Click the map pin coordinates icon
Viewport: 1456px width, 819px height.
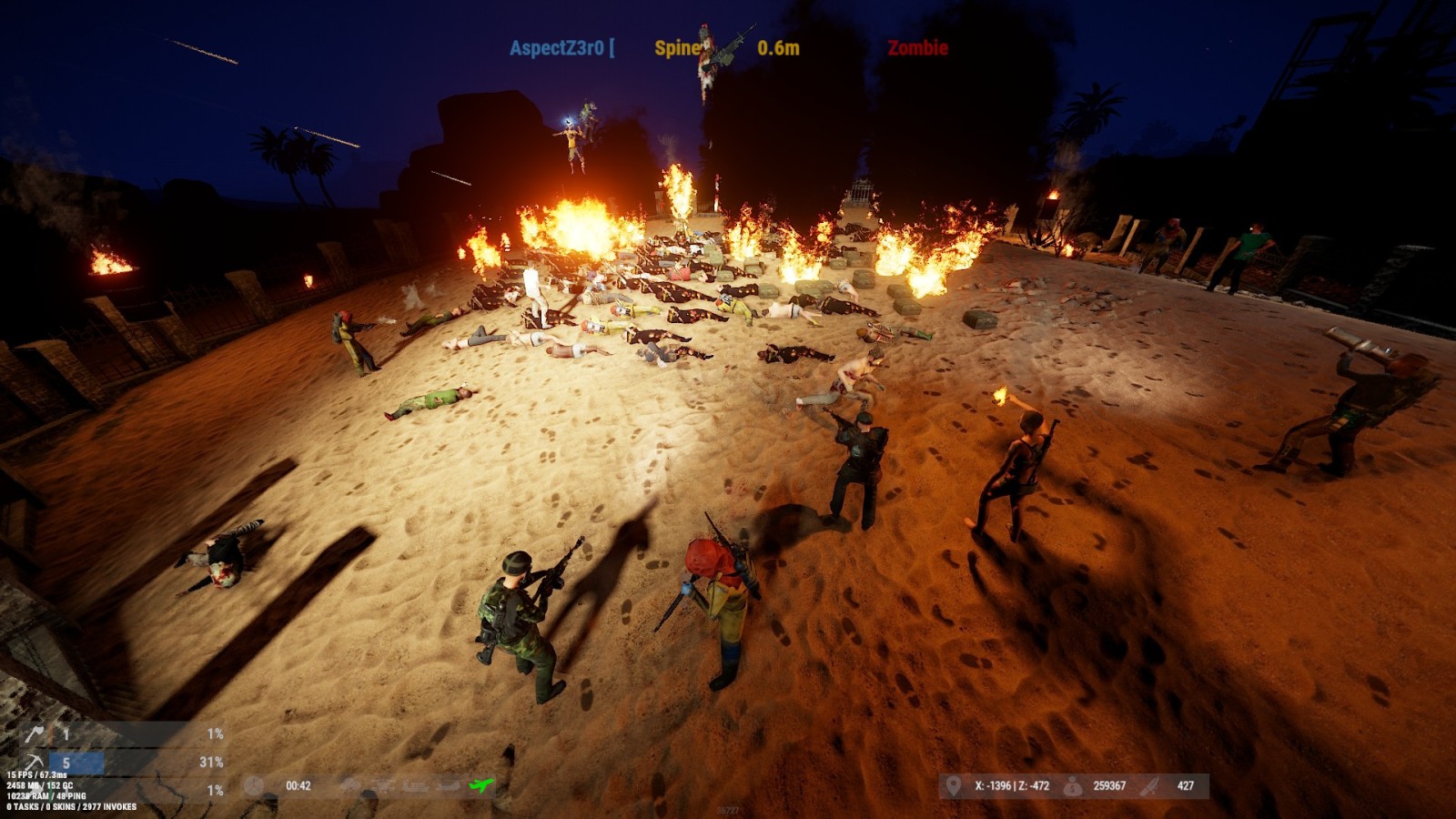coord(953,785)
